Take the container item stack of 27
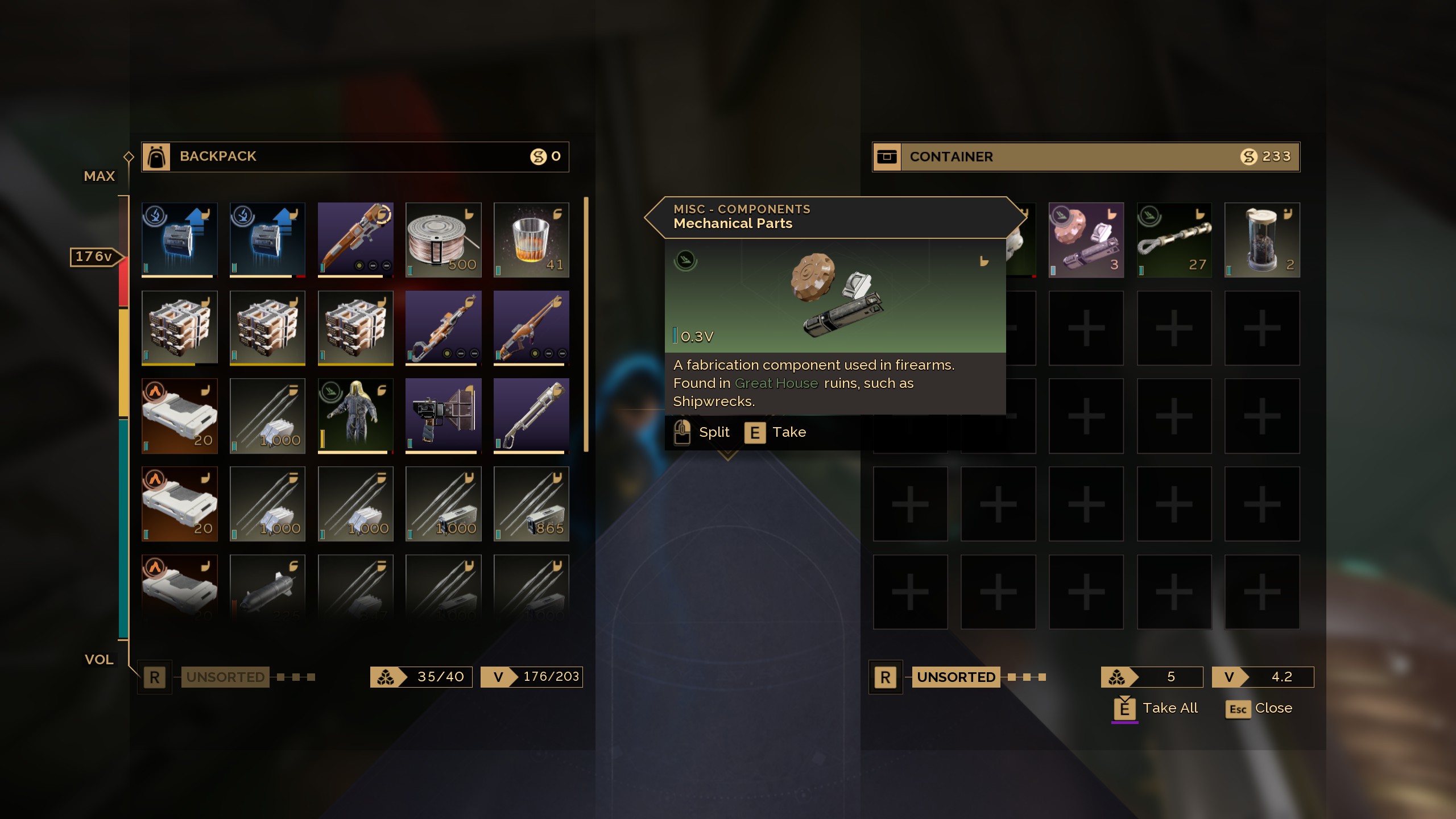 [x=1174, y=240]
